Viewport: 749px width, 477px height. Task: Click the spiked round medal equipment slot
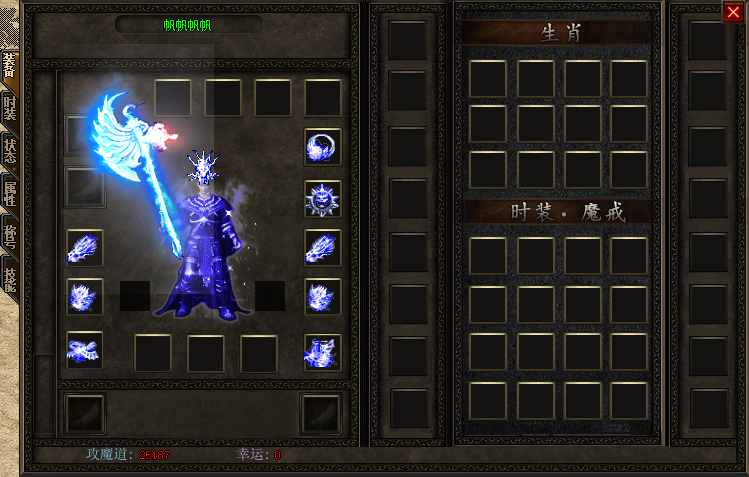click(322, 198)
